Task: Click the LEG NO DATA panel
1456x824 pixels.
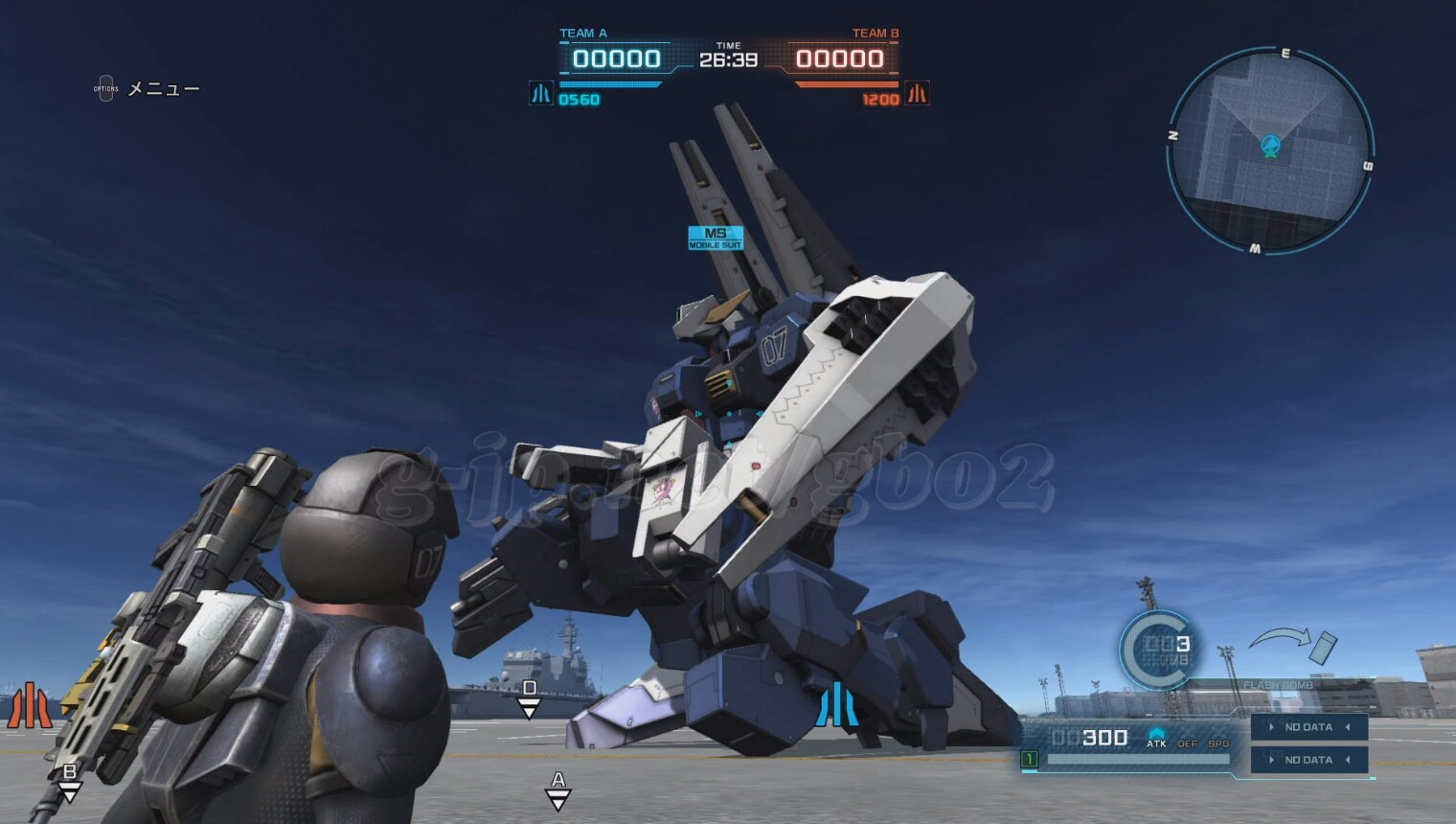Action: [x=1308, y=760]
